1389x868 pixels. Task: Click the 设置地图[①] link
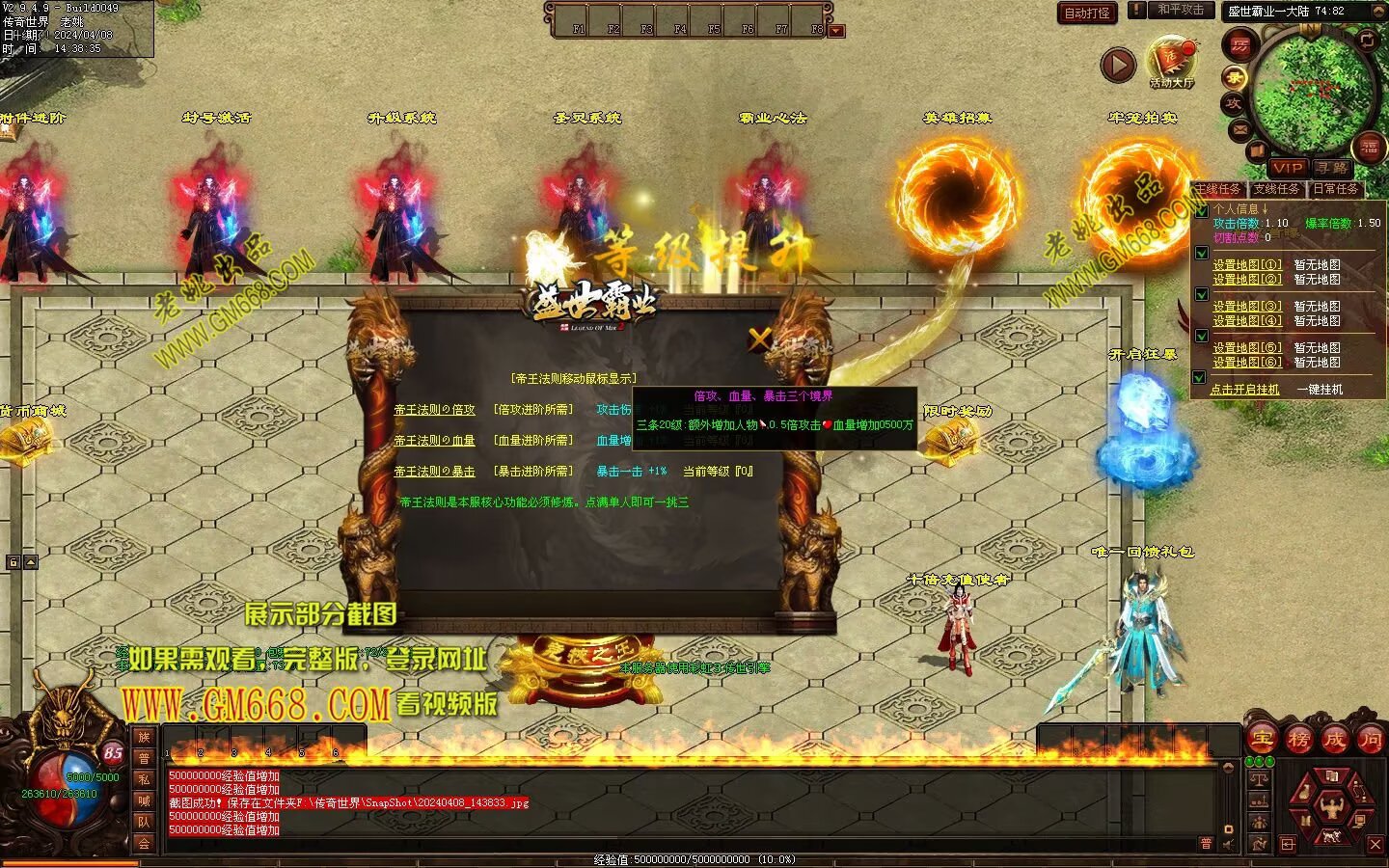click(x=1247, y=265)
